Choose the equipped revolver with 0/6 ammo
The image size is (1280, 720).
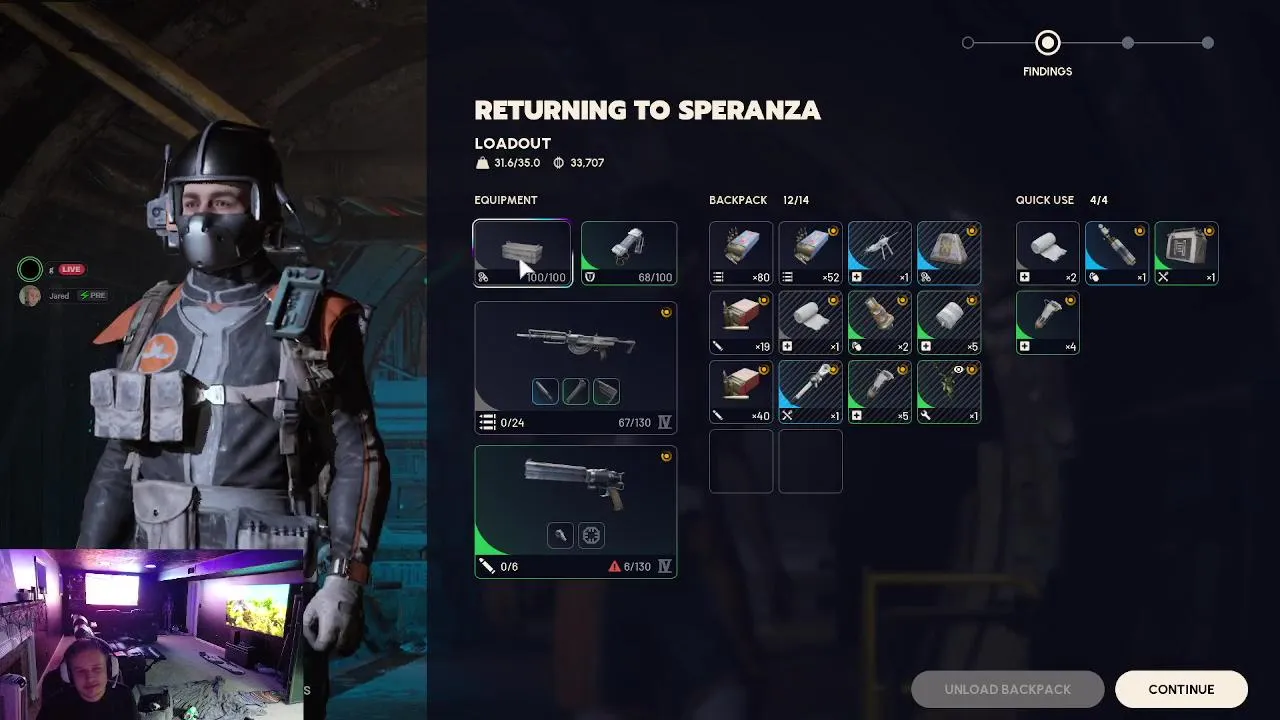(x=575, y=511)
